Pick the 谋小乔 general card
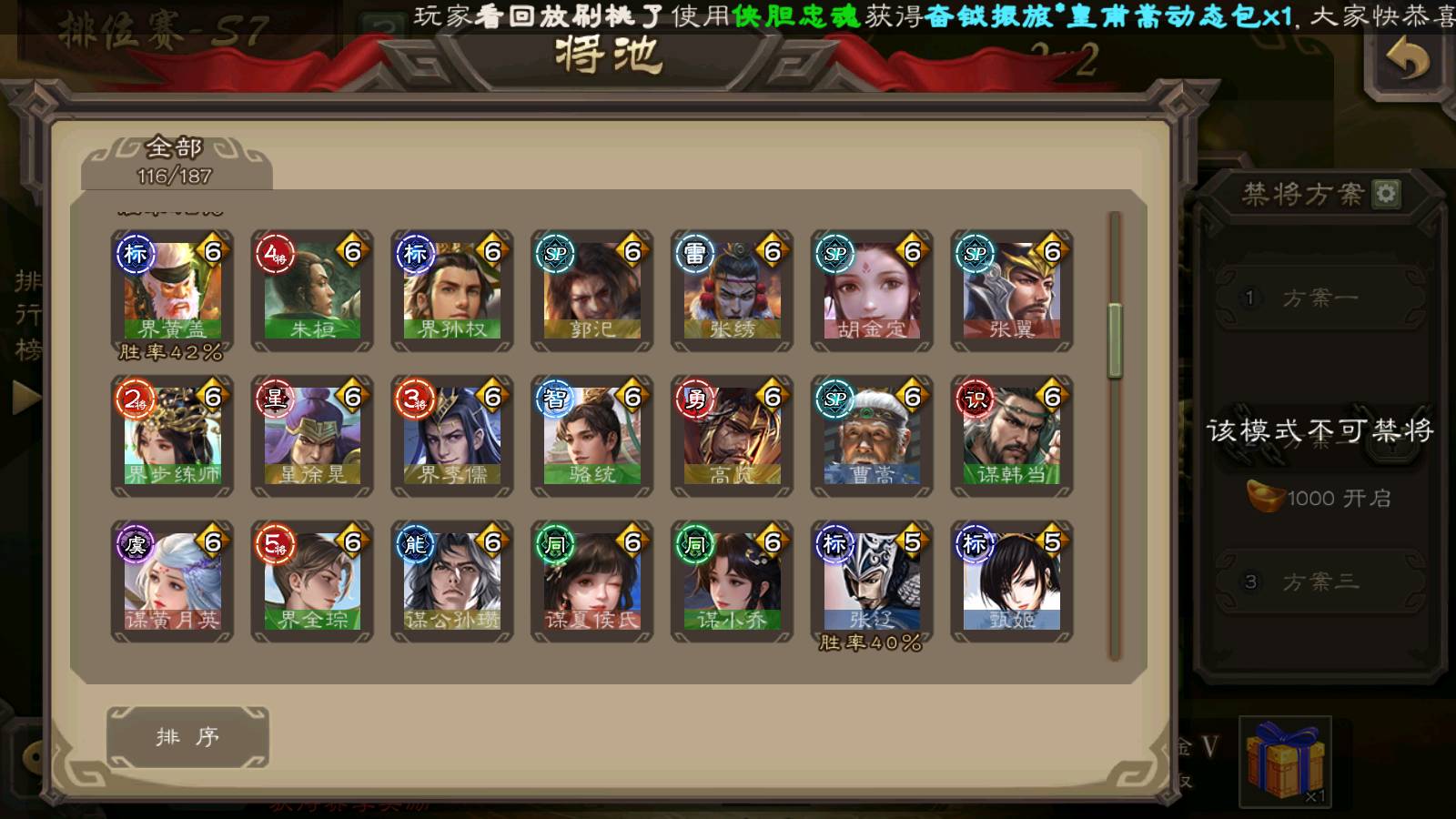 point(733,581)
